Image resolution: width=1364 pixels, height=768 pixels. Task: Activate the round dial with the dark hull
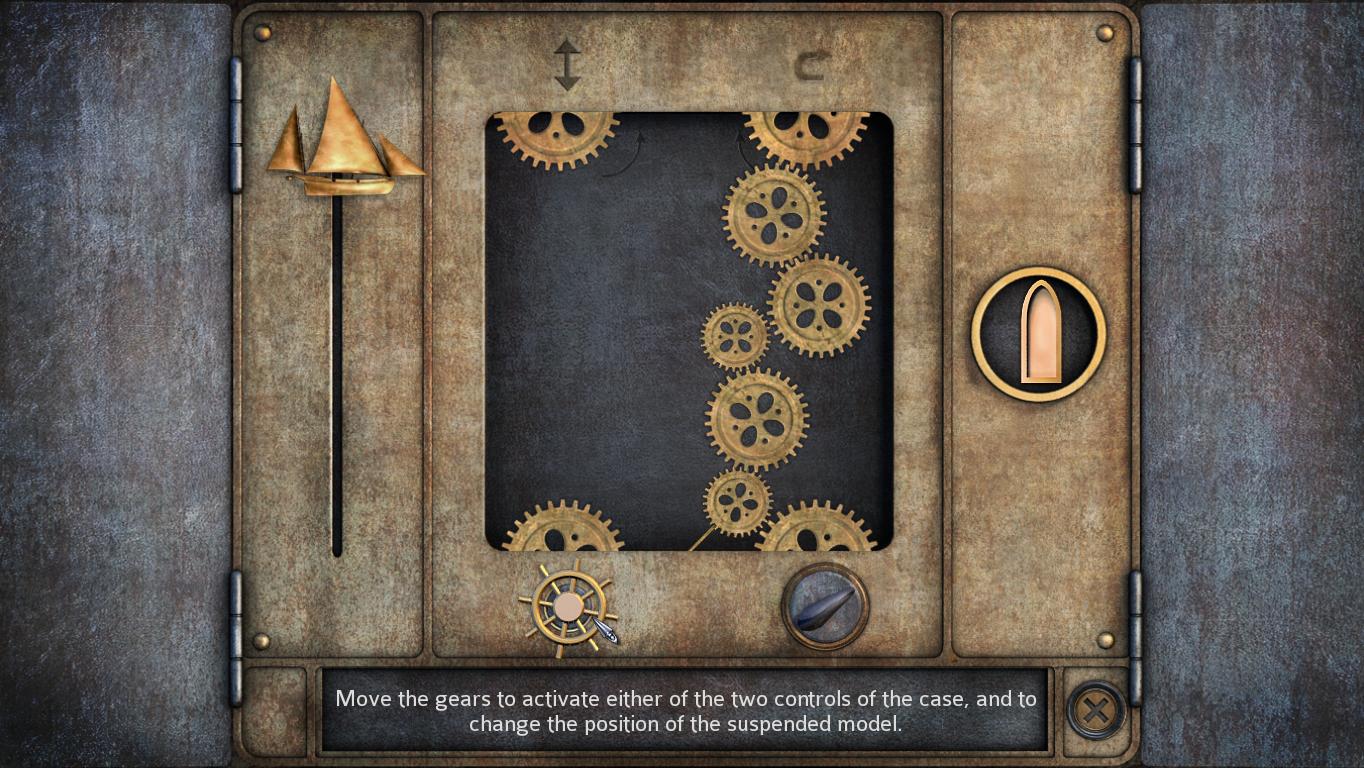tap(824, 606)
